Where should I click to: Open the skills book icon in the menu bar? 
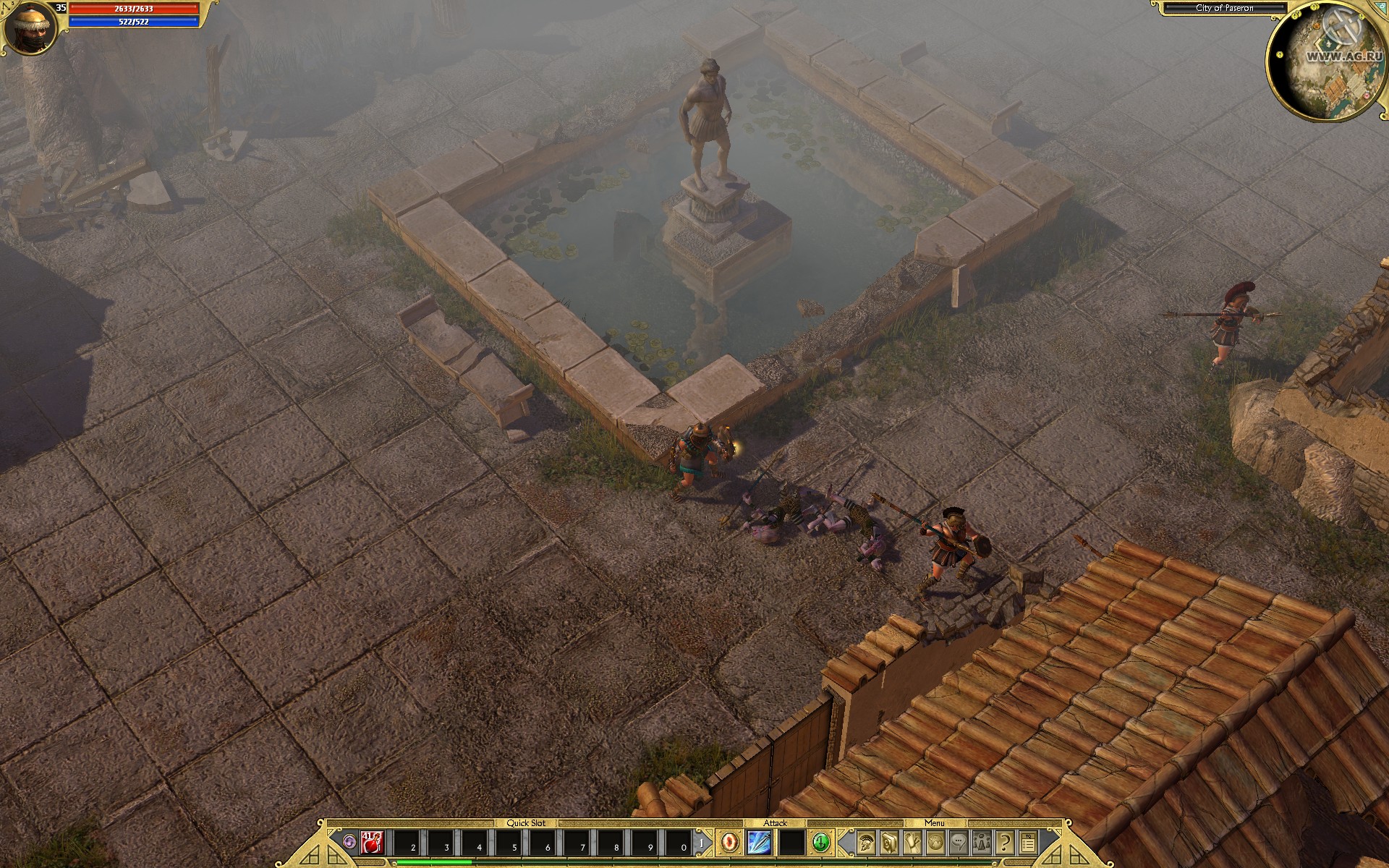888,843
